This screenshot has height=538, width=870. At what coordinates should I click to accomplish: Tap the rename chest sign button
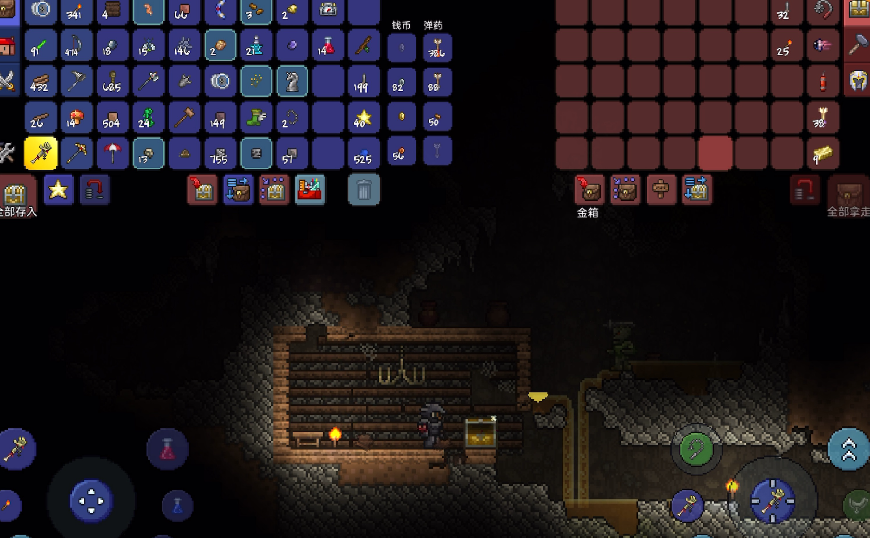point(660,188)
